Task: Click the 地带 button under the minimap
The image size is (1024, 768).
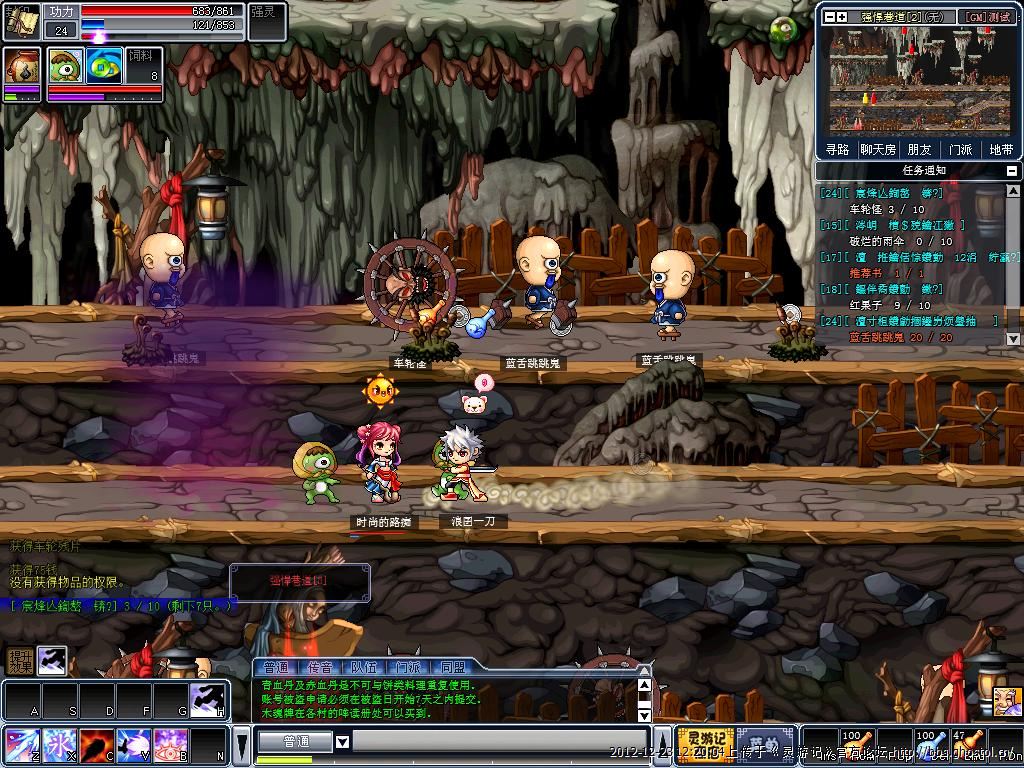Action: click(x=1000, y=150)
